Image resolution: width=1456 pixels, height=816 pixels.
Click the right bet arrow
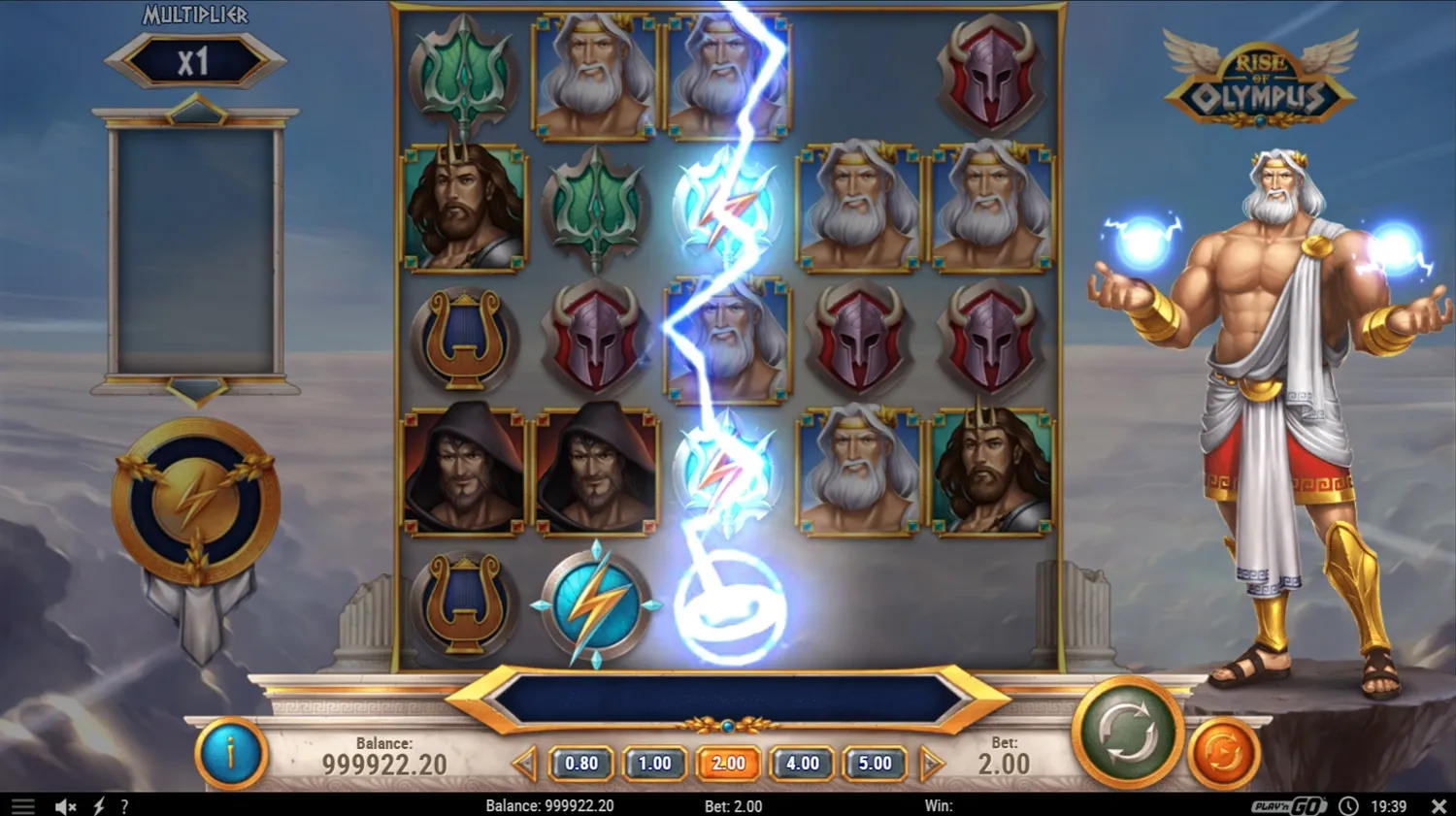[930, 764]
